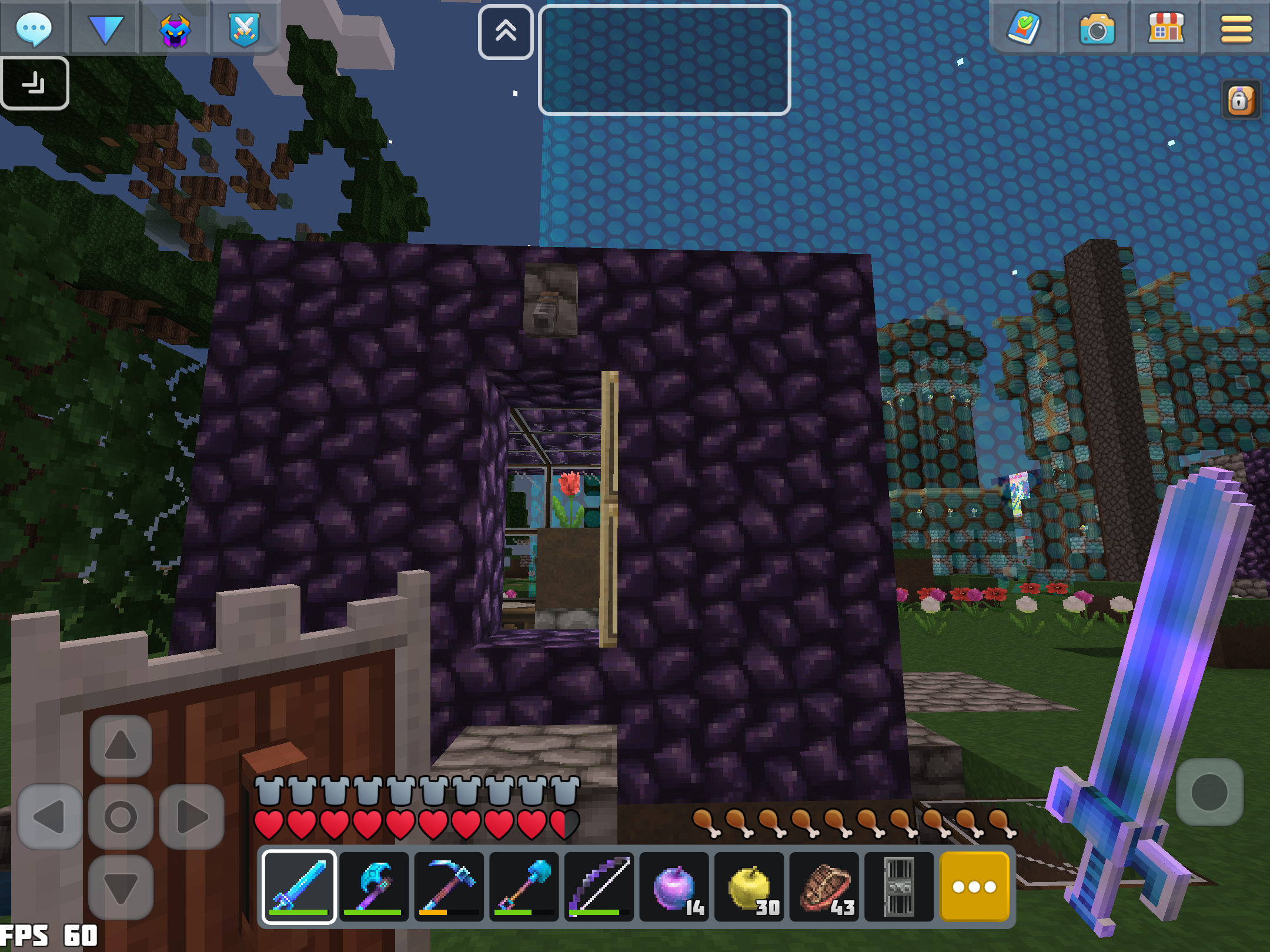Open the hamburger main menu
Viewport: 1270px width, 952px height.
pos(1236,29)
